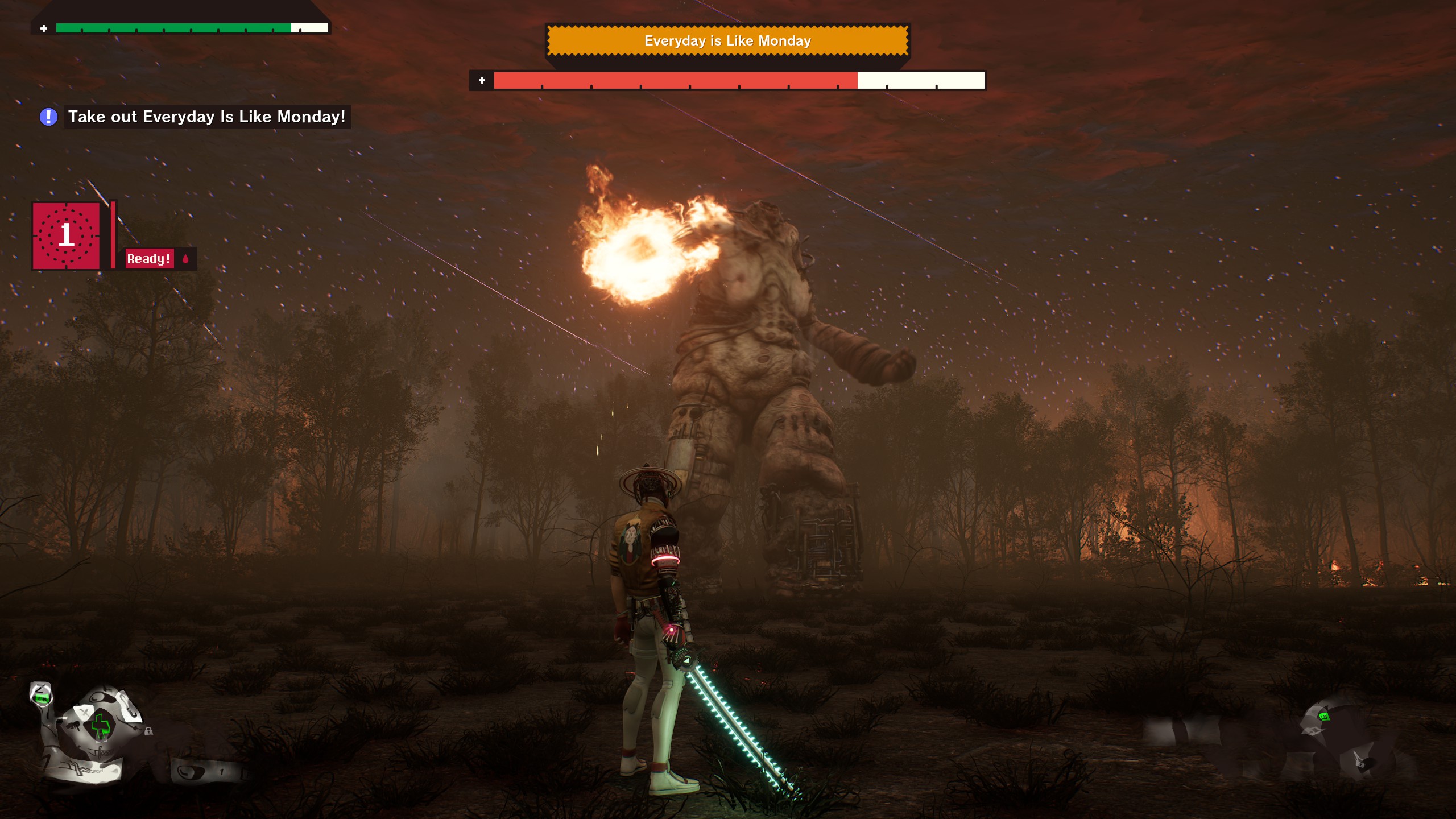The height and width of the screenshot is (819, 1456).
Task: Select the locked padlock slot beside the item wheel
Action: [x=148, y=731]
